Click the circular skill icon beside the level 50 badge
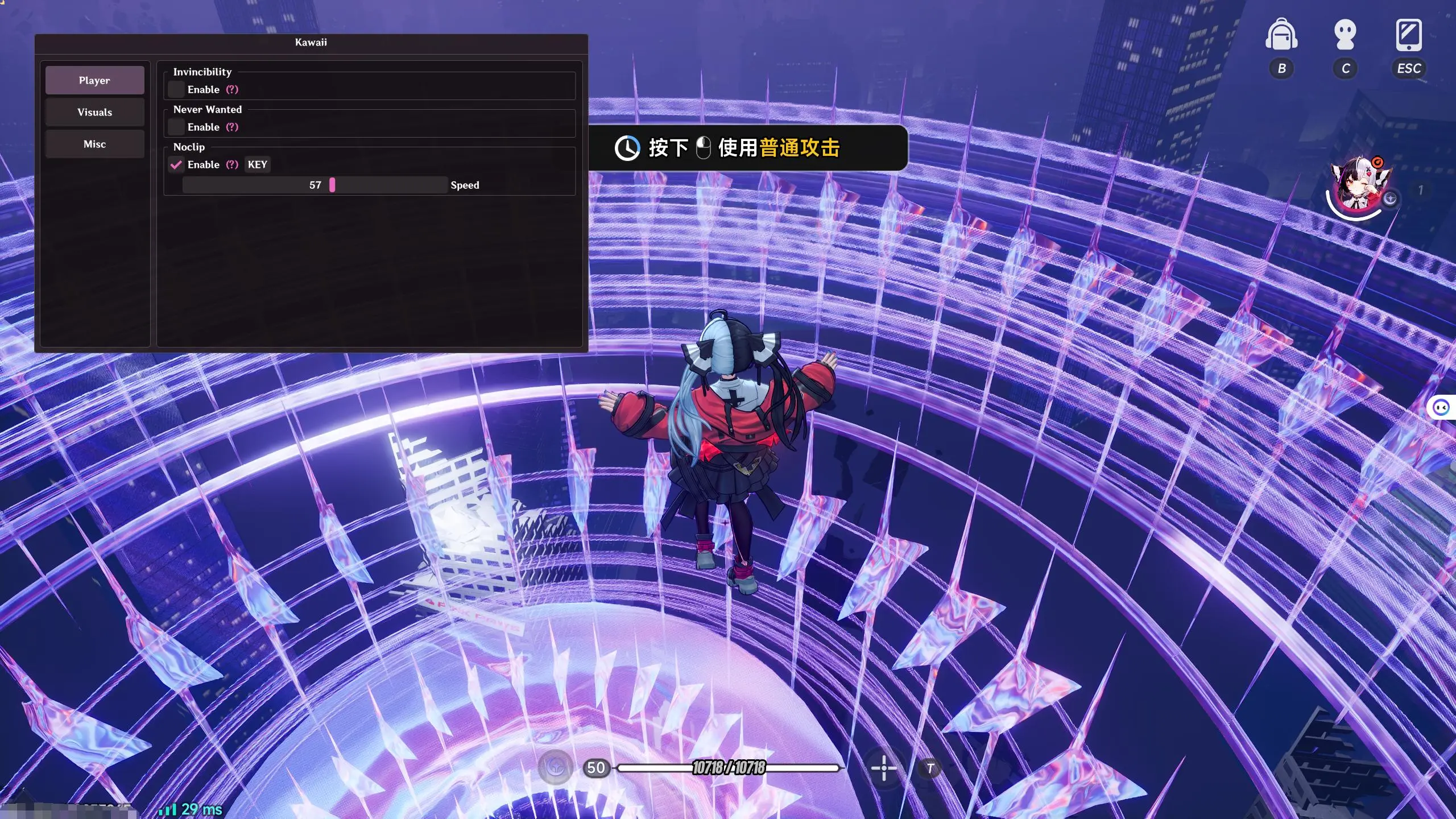Screen dimensions: 1456x819 555,768
